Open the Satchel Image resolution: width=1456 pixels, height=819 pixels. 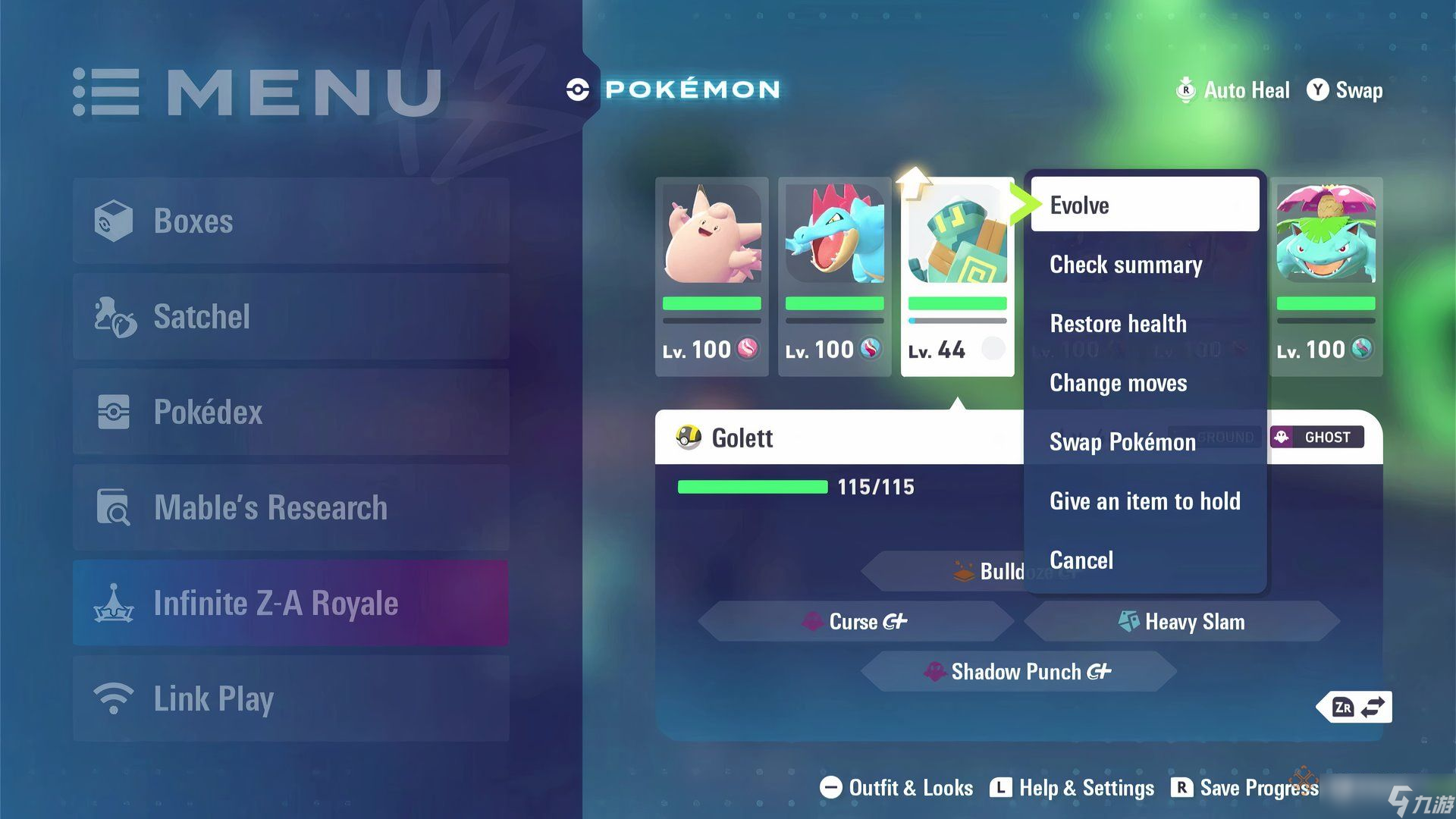[x=291, y=316]
